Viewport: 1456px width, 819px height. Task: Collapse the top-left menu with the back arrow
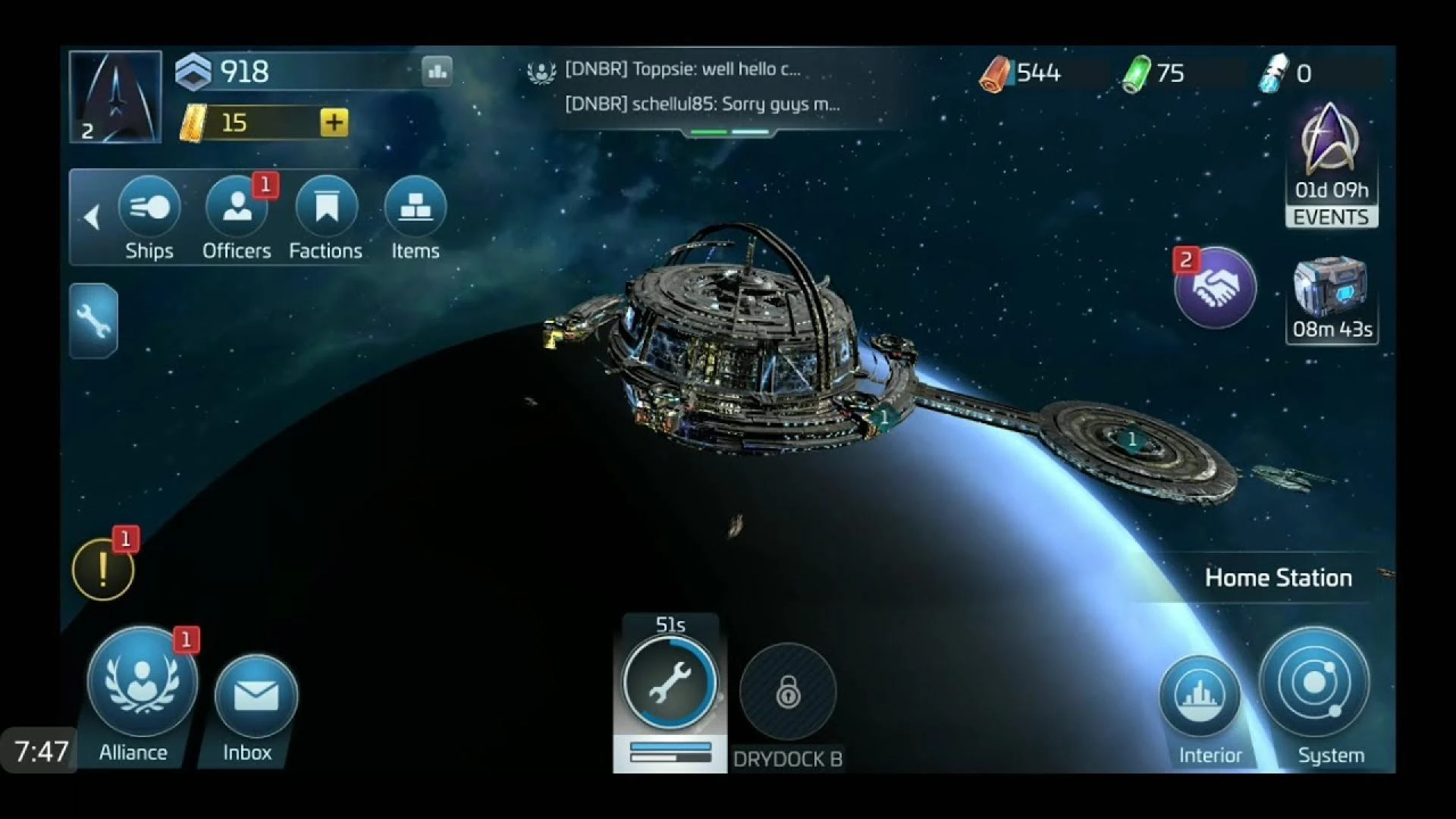[93, 218]
